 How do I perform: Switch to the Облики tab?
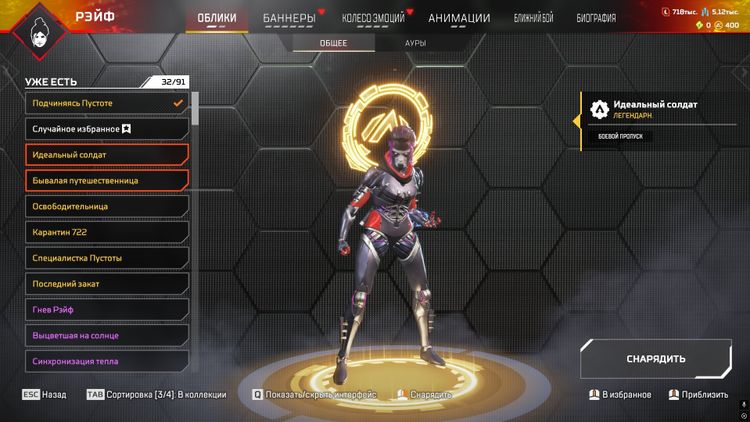tap(217, 18)
